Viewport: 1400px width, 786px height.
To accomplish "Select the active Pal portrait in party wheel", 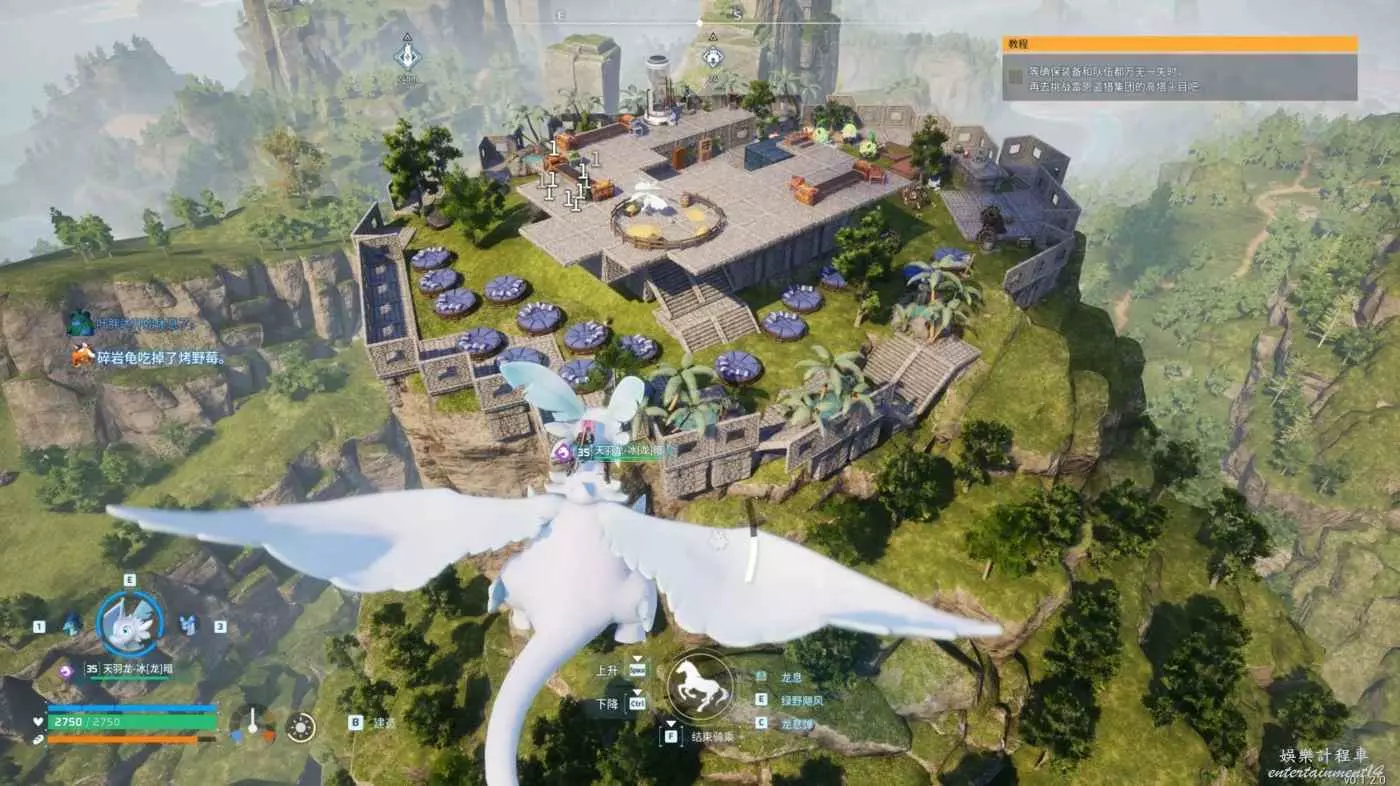I will click(x=129, y=624).
